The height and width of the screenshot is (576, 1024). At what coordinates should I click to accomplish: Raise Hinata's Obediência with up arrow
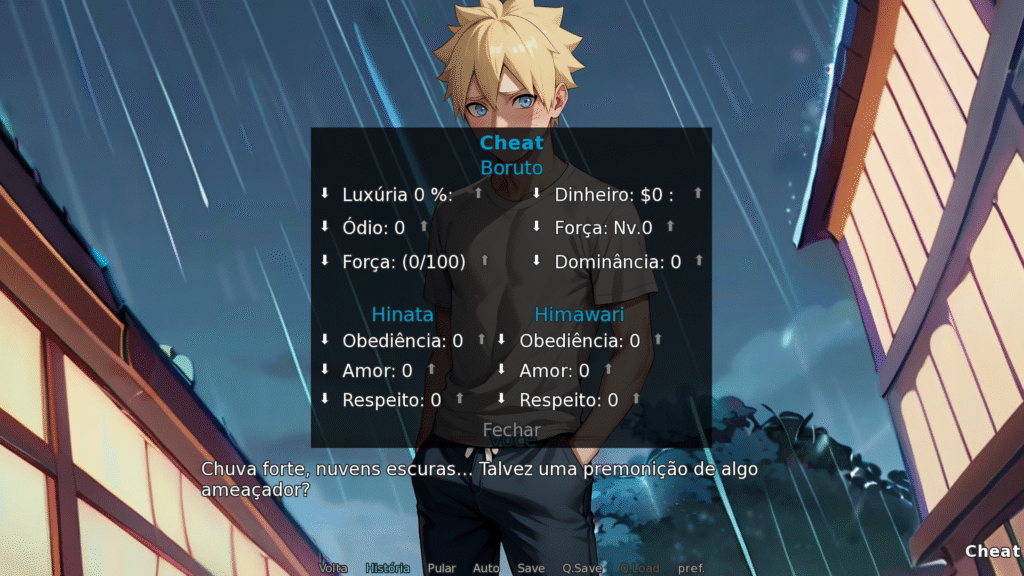(x=481, y=340)
